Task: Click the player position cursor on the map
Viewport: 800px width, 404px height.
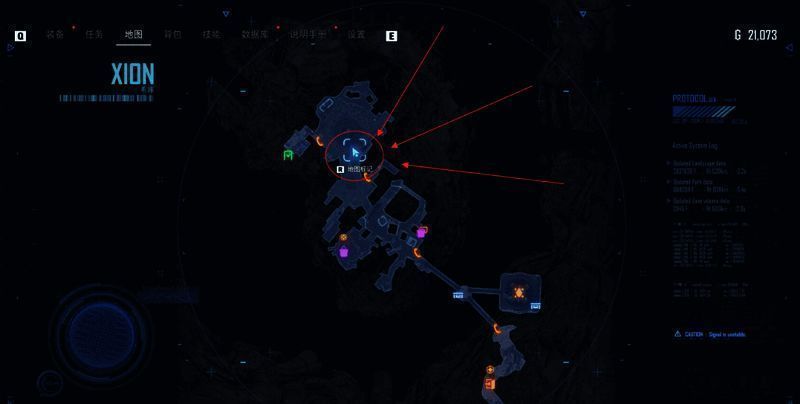Action: 354,152
